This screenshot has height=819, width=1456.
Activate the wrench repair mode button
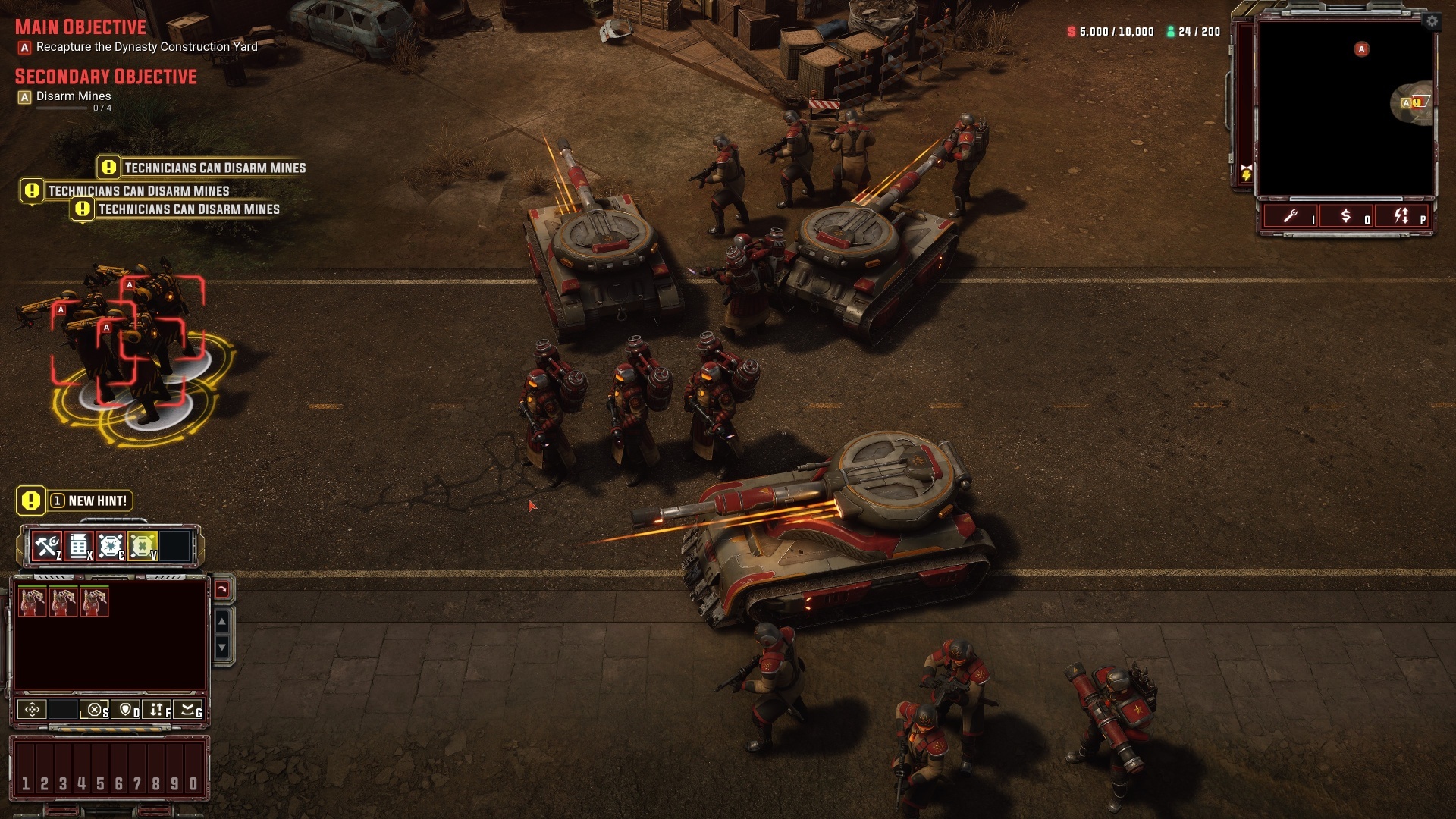pyautogui.click(x=1291, y=217)
